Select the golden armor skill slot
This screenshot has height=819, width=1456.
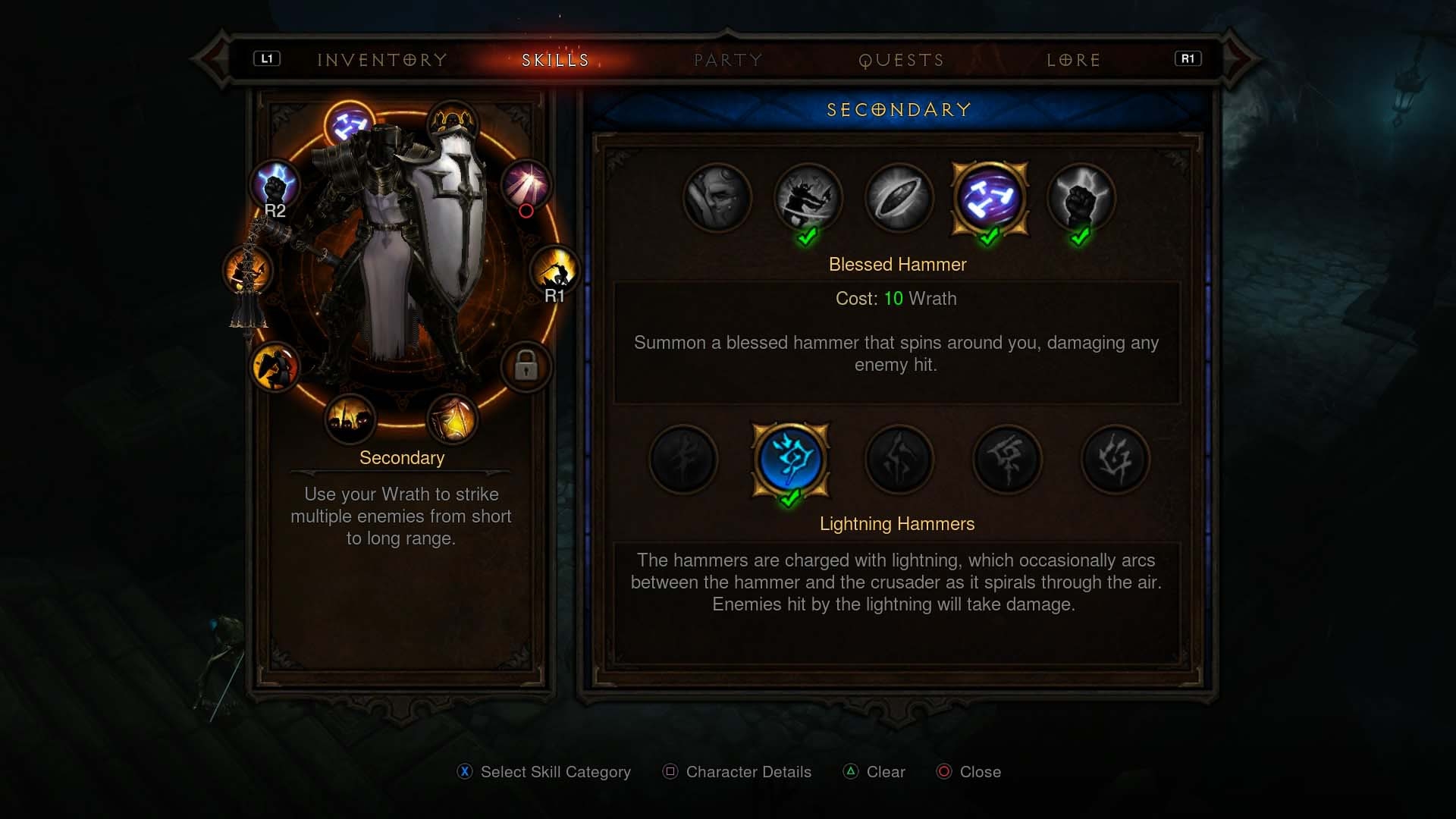(453, 419)
